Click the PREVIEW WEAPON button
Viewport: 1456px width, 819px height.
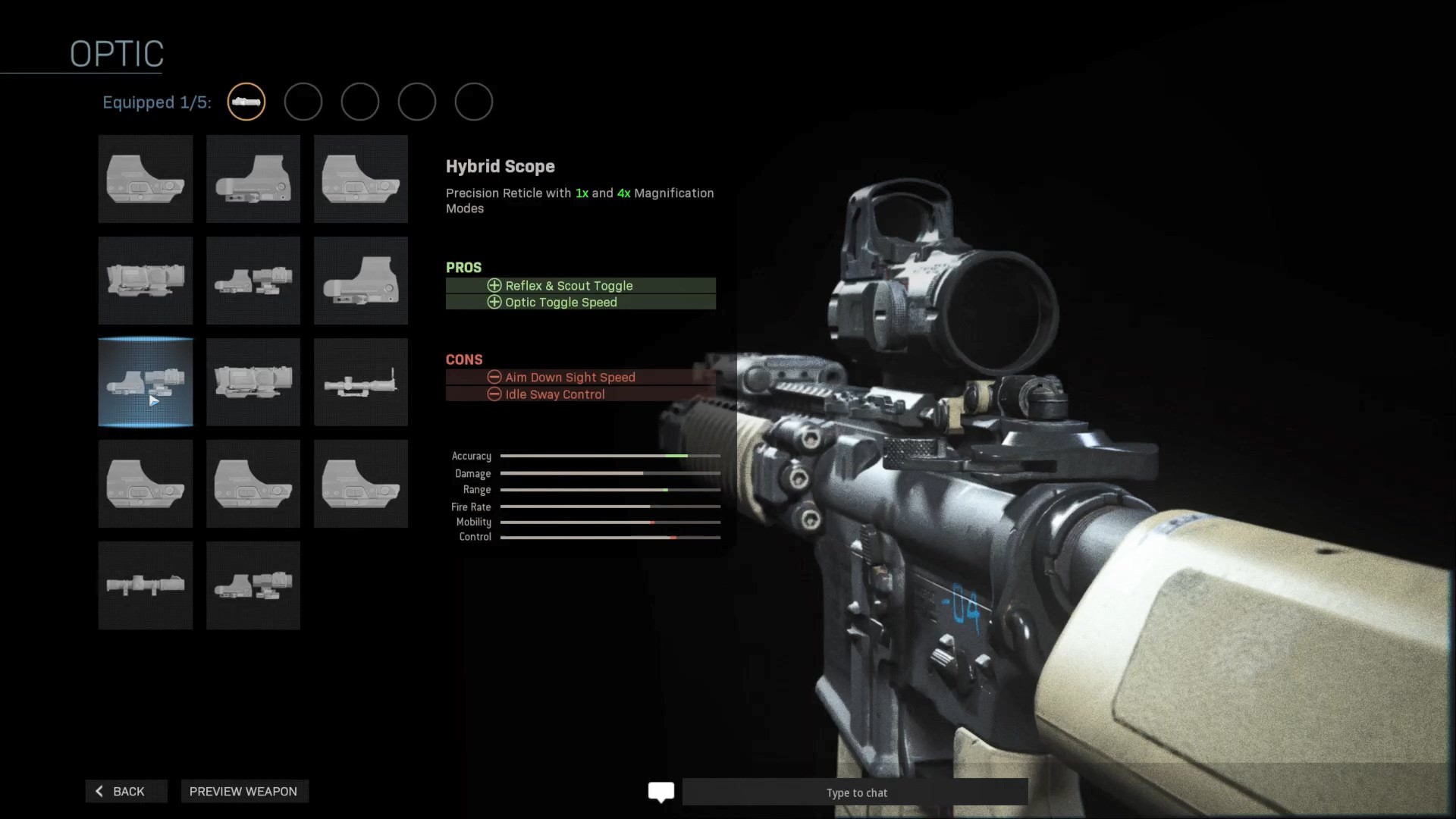(243, 791)
